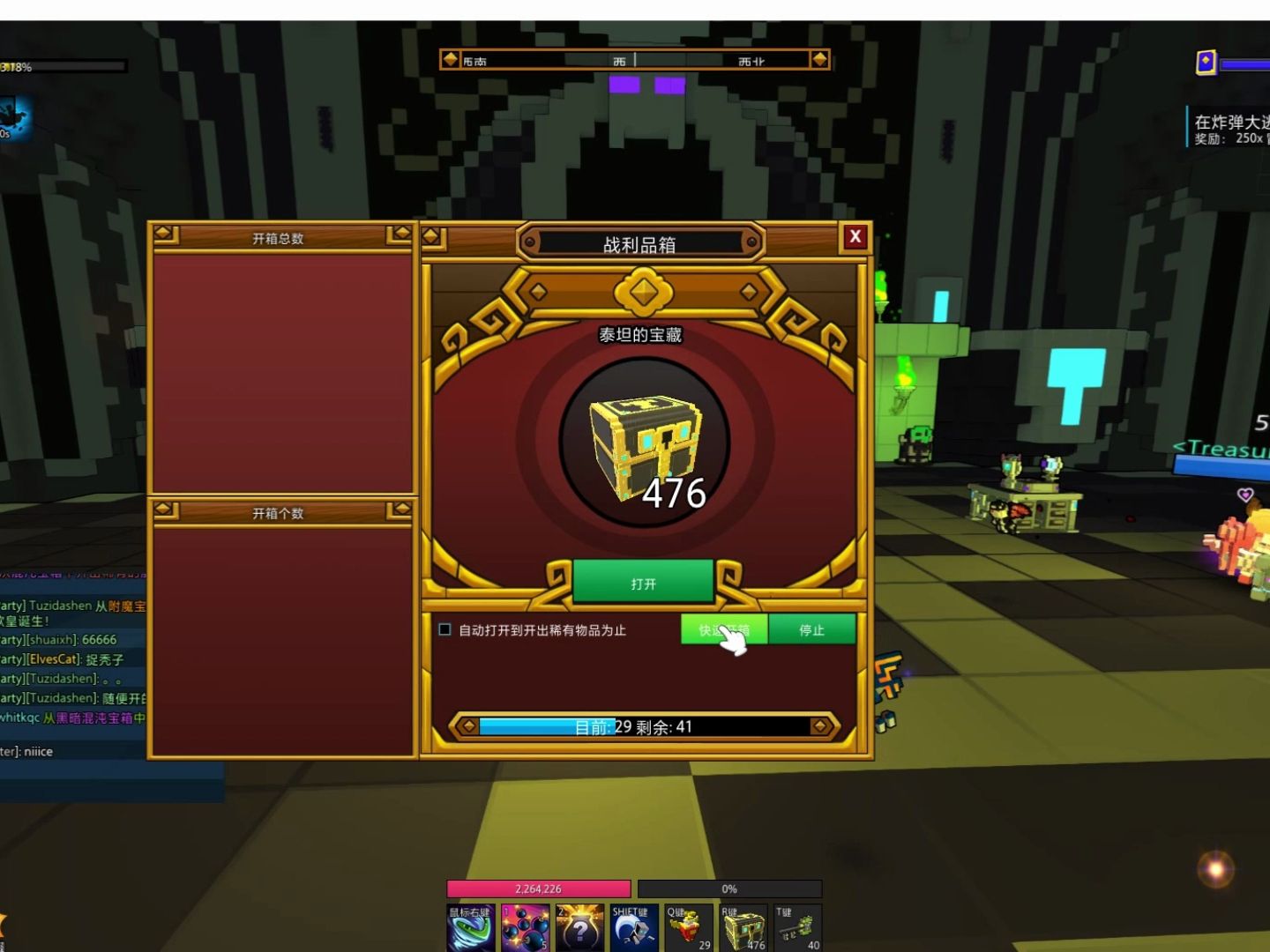Viewport: 1270px width, 952px height.
Task: Use the red flask item with 29 charges
Action: pos(689,928)
